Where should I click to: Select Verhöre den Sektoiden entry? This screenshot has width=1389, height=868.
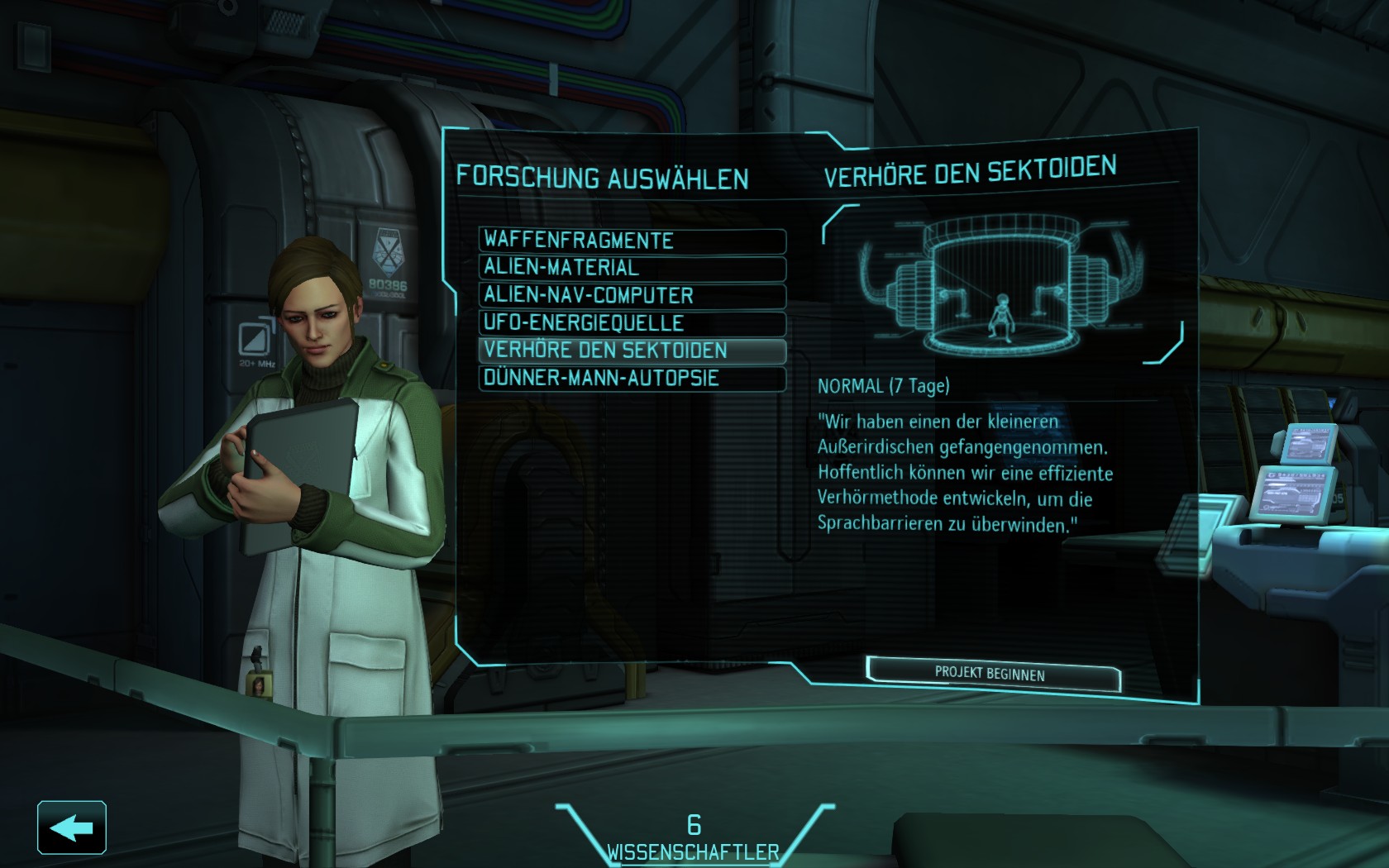tap(632, 351)
